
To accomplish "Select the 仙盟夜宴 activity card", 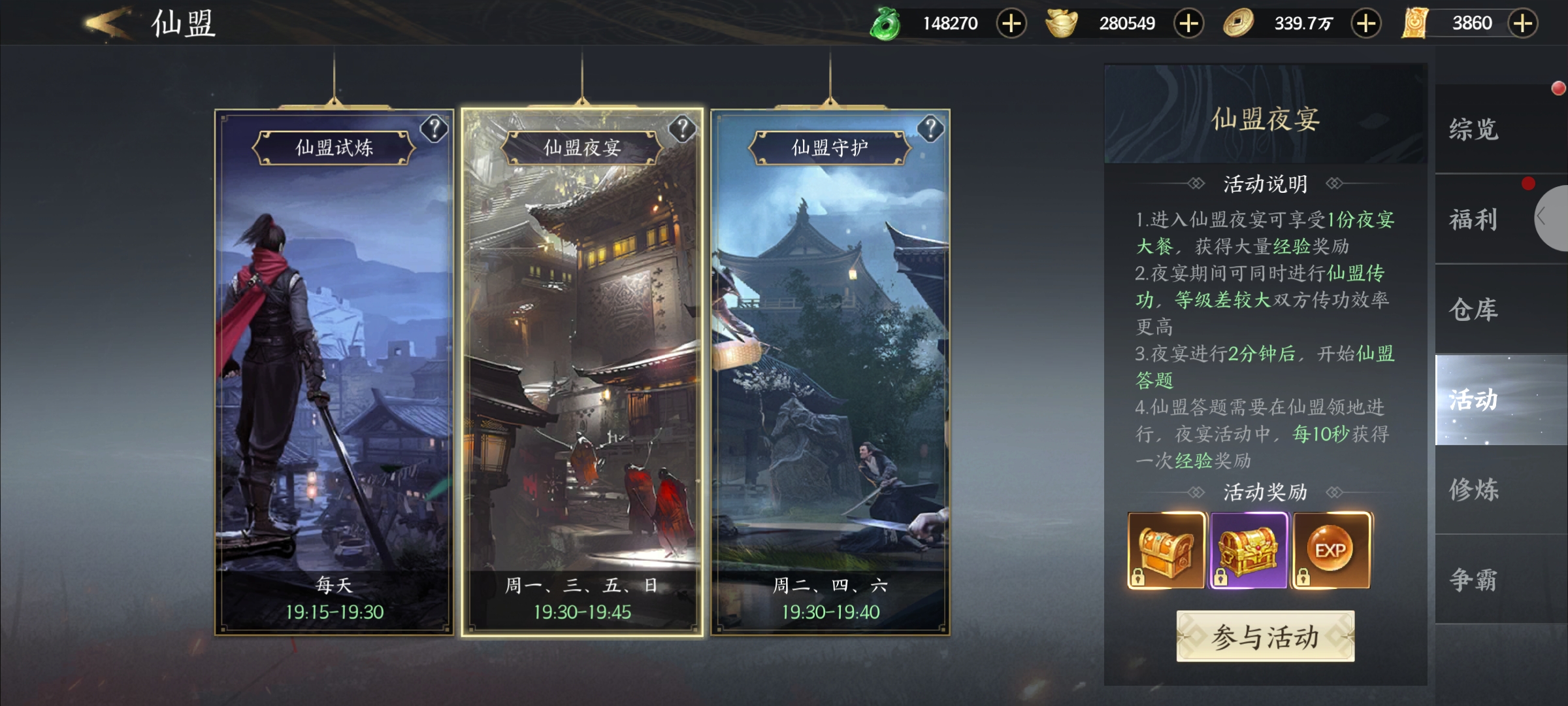I will pyautogui.click(x=582, y=373).
